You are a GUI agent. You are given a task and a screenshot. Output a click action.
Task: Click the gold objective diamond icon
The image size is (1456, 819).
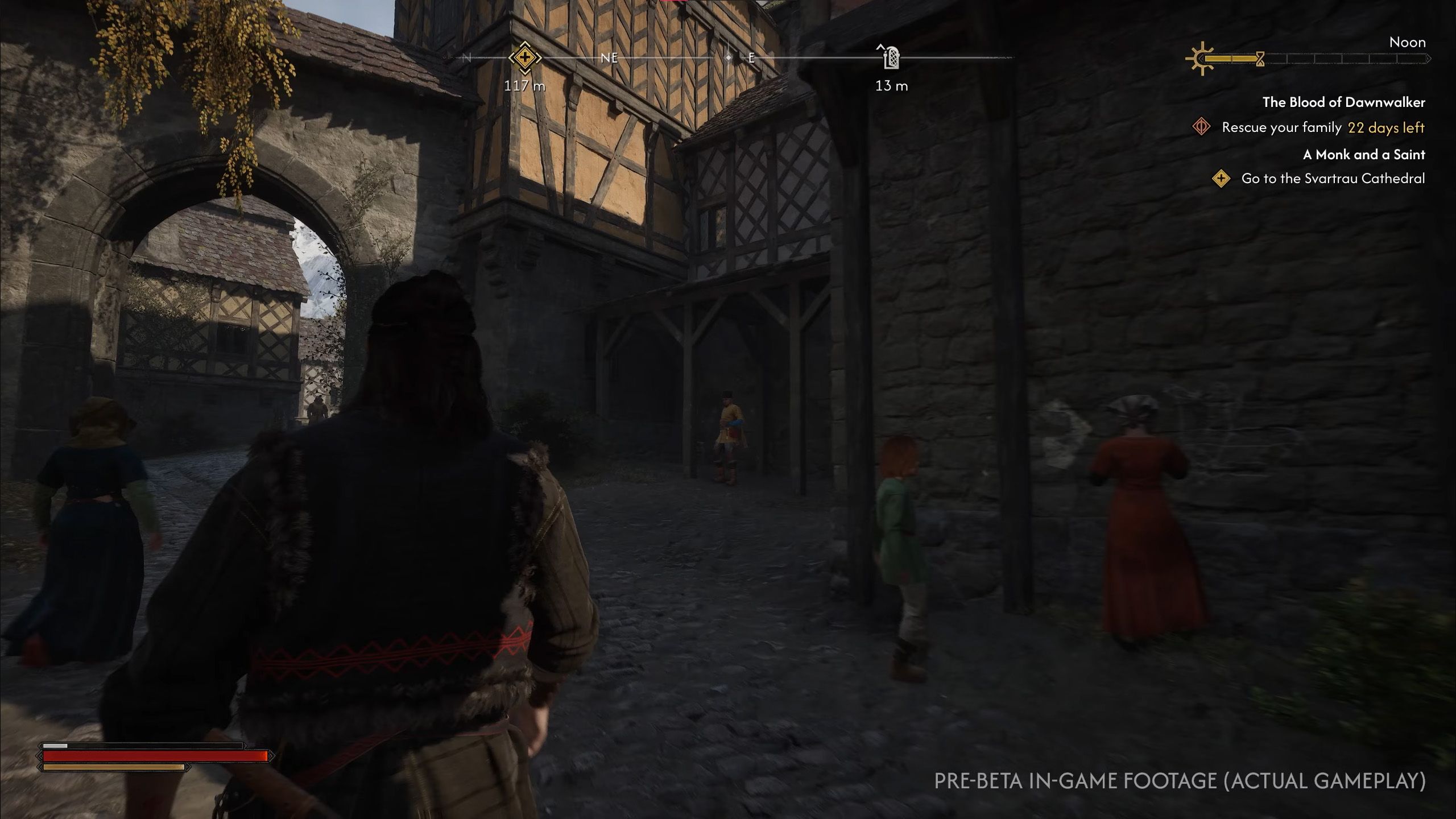[1221, 179]
